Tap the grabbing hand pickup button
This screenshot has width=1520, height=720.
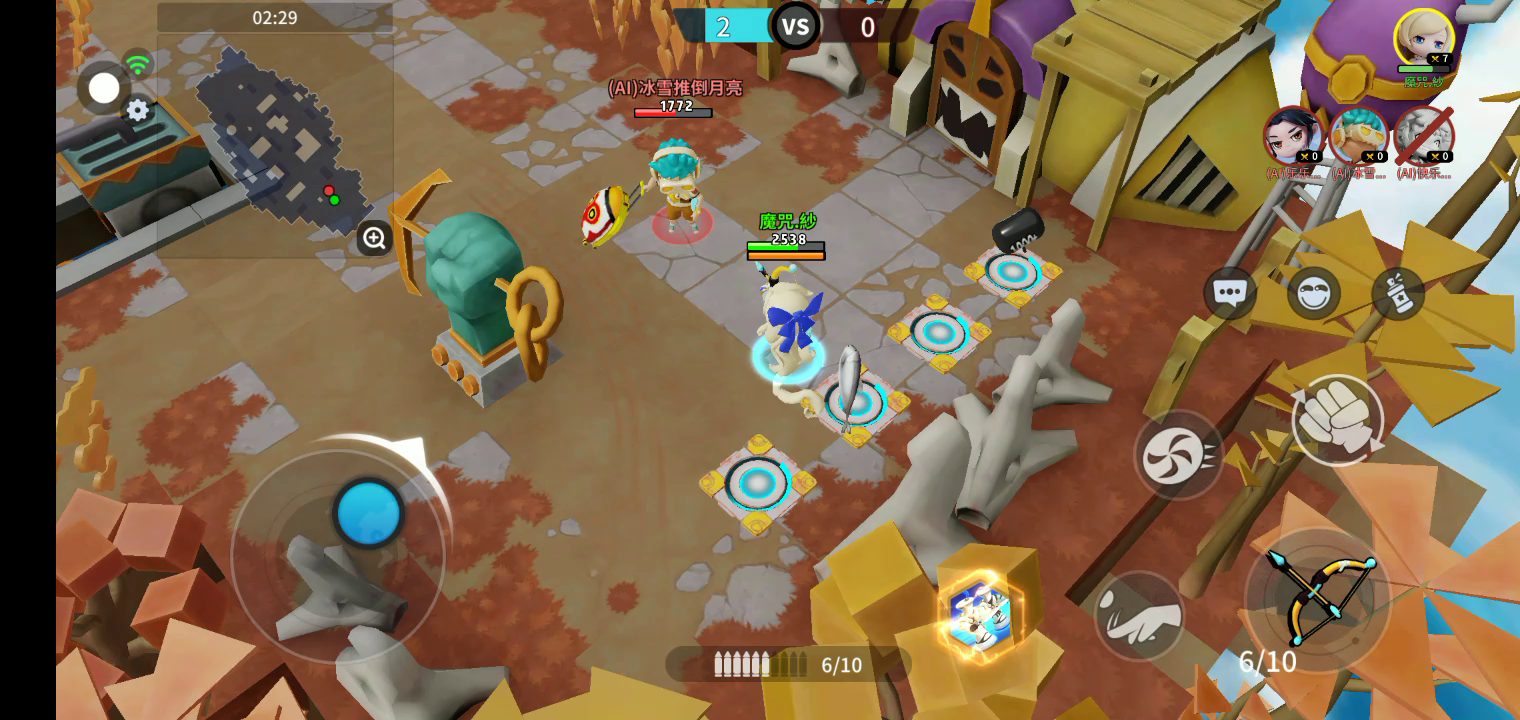(x=1139, y=616)
